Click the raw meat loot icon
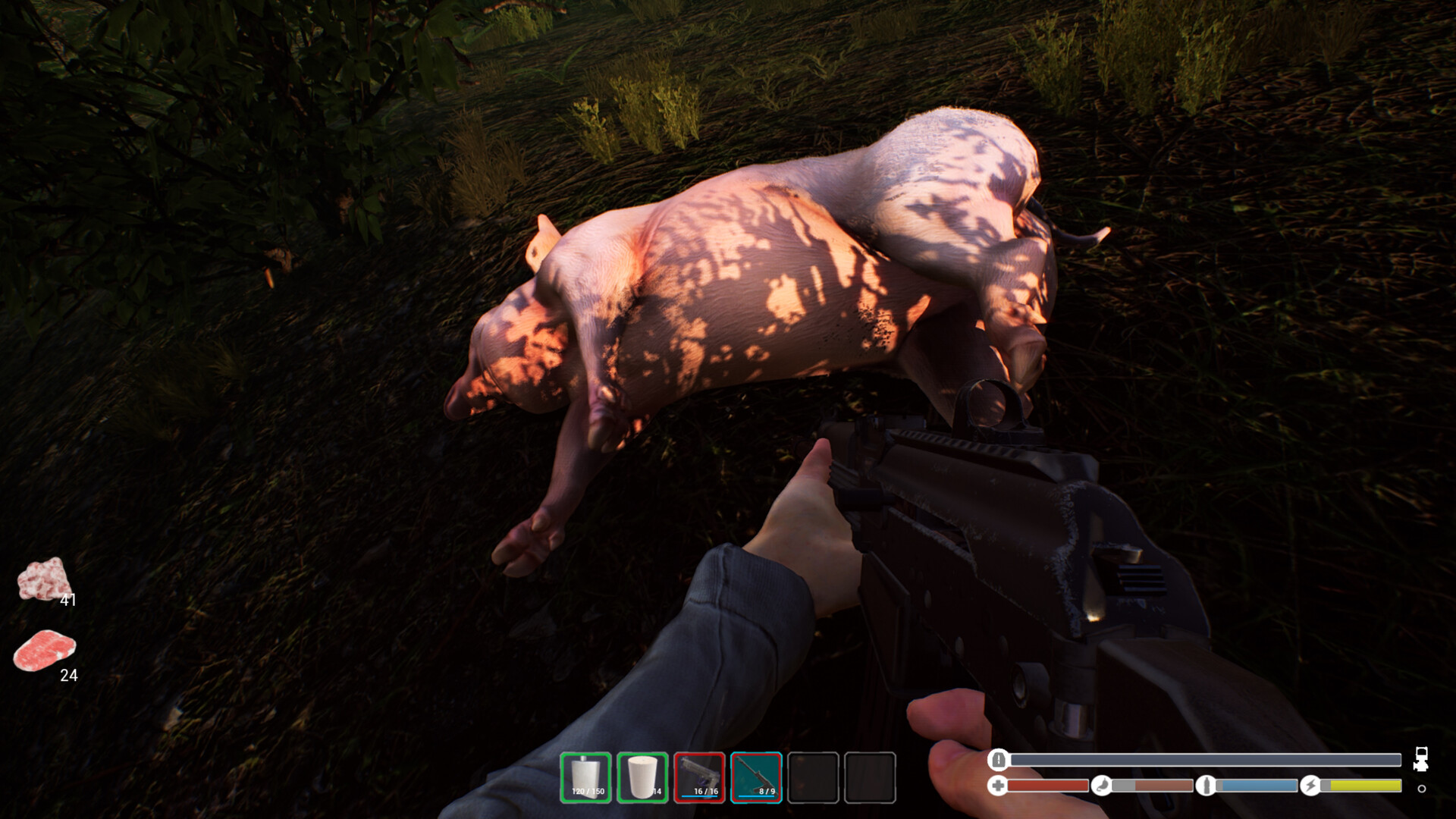This screenshot has height=819, width=1456. (x=45, y=651)
